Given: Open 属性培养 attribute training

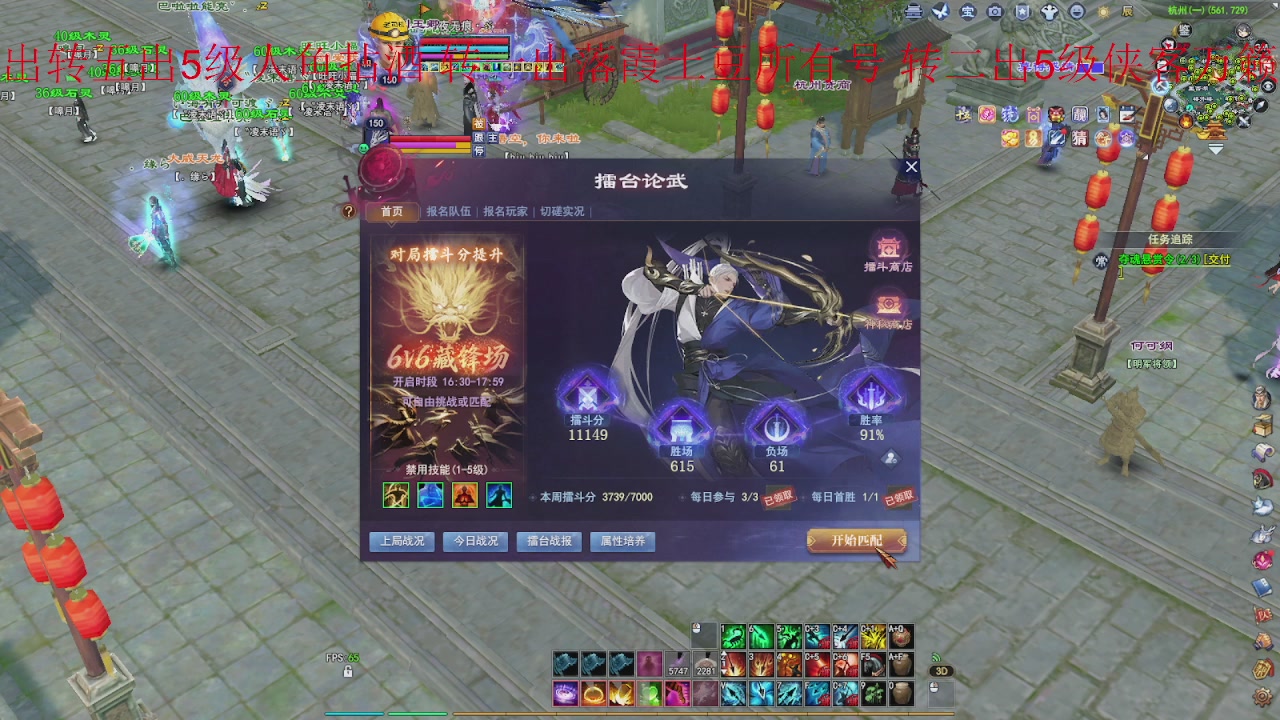Looking at the screenshot, I should [x=622, y=541].
